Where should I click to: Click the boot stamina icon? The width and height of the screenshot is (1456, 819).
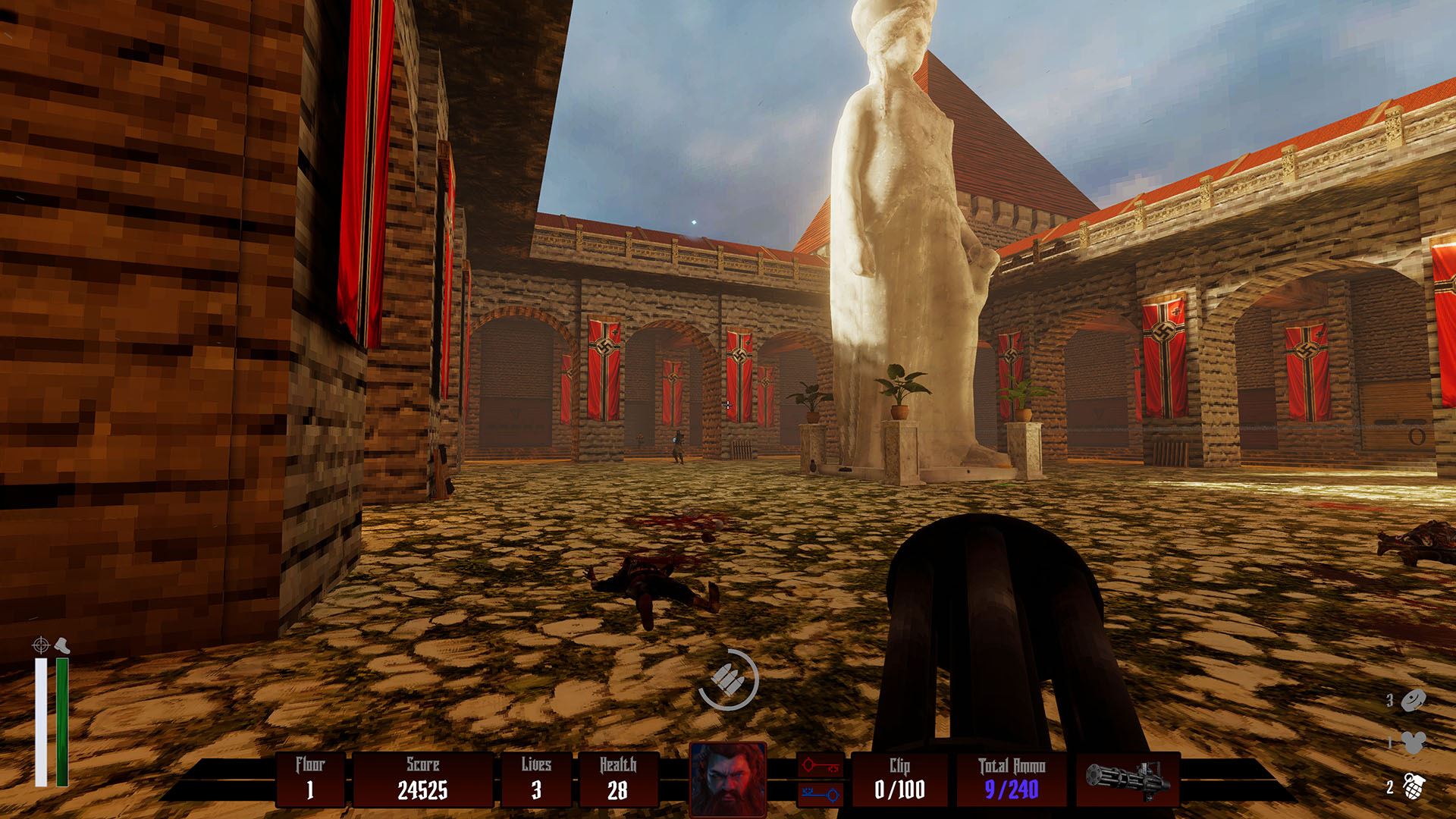[x=61, y=647]
